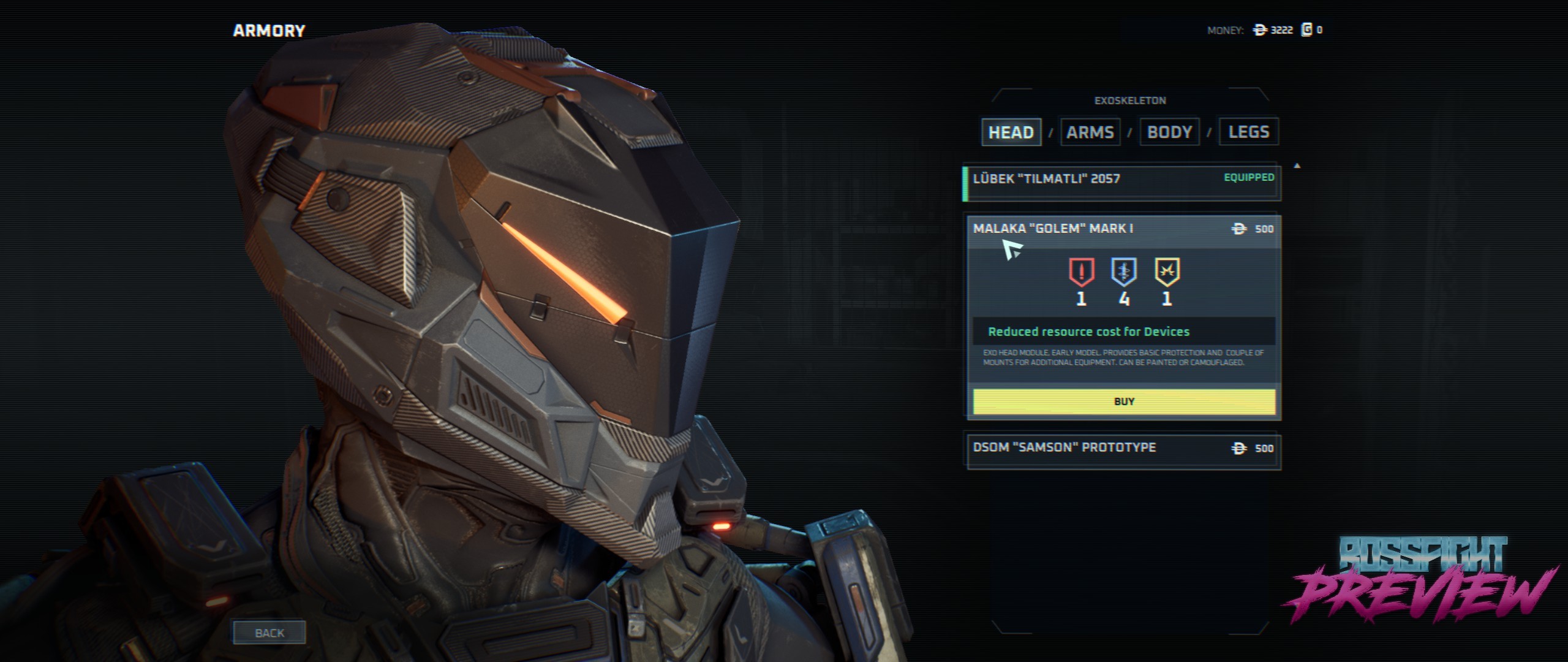Click the scroll-up arrow beside the item list
1568x662 pixels.
(1297, 165)
